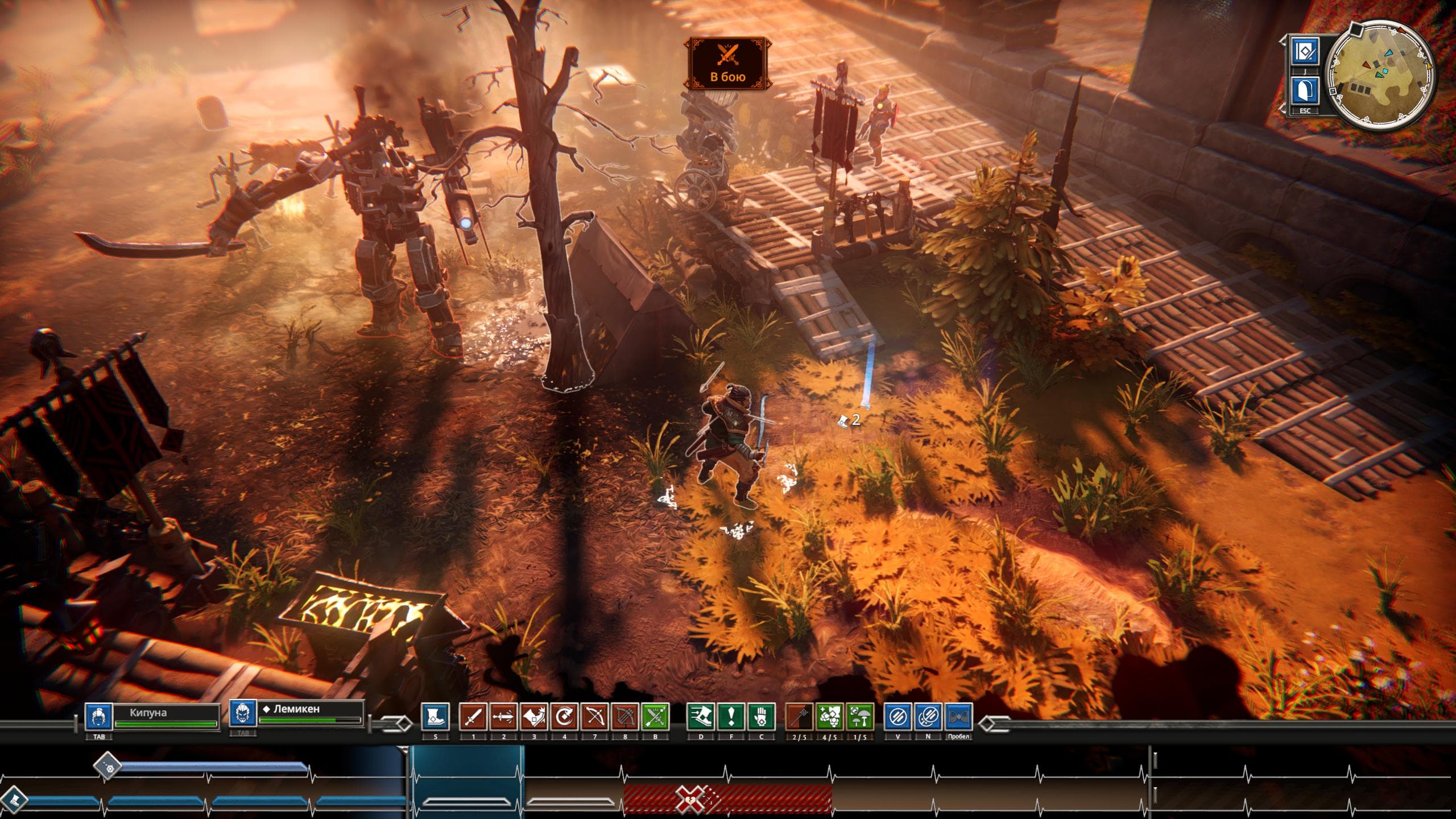Activate the green dash boot ability
The width and height of the screenshot is (1456, 819).
pyautogui.click(x=701, y=717)
